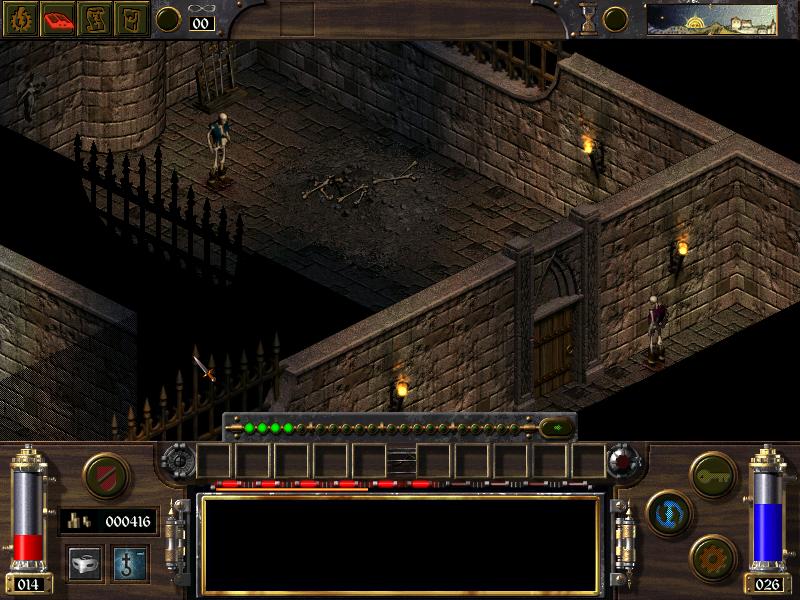800x600 pixels.
Task: Open skills with the key button
Action: tap(712, 469)
